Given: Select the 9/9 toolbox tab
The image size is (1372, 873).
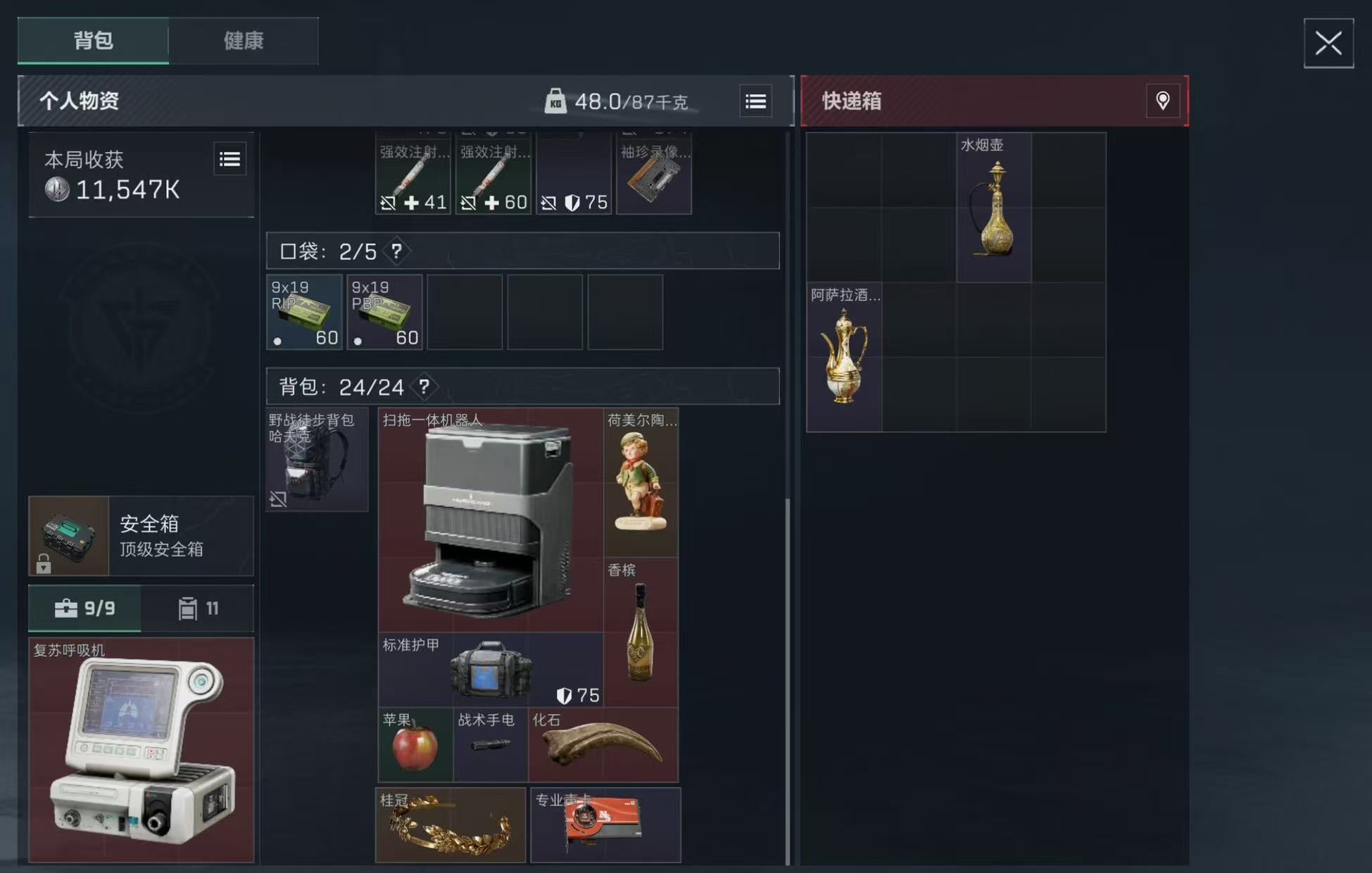Looking at the screenshot, I should click(x=84, y=608).
